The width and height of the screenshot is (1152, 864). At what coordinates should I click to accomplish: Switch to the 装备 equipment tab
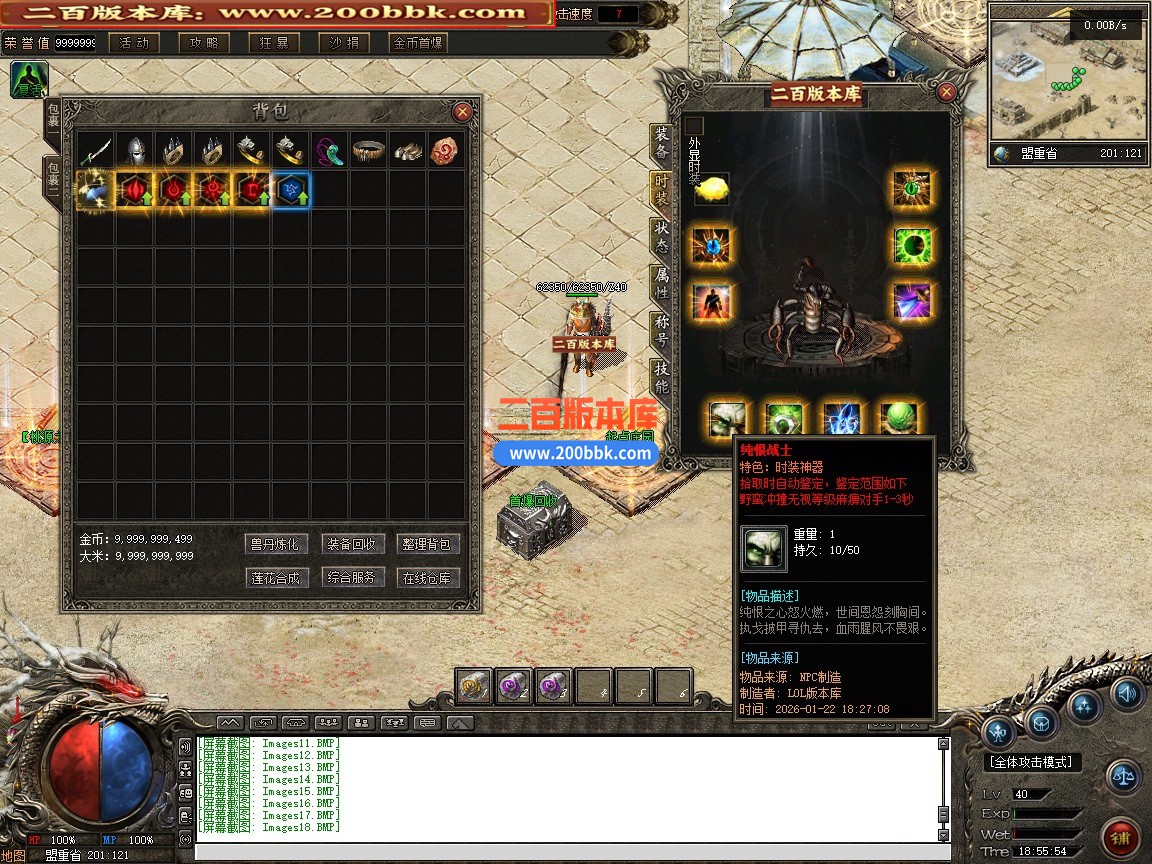(x=661, y=143)
